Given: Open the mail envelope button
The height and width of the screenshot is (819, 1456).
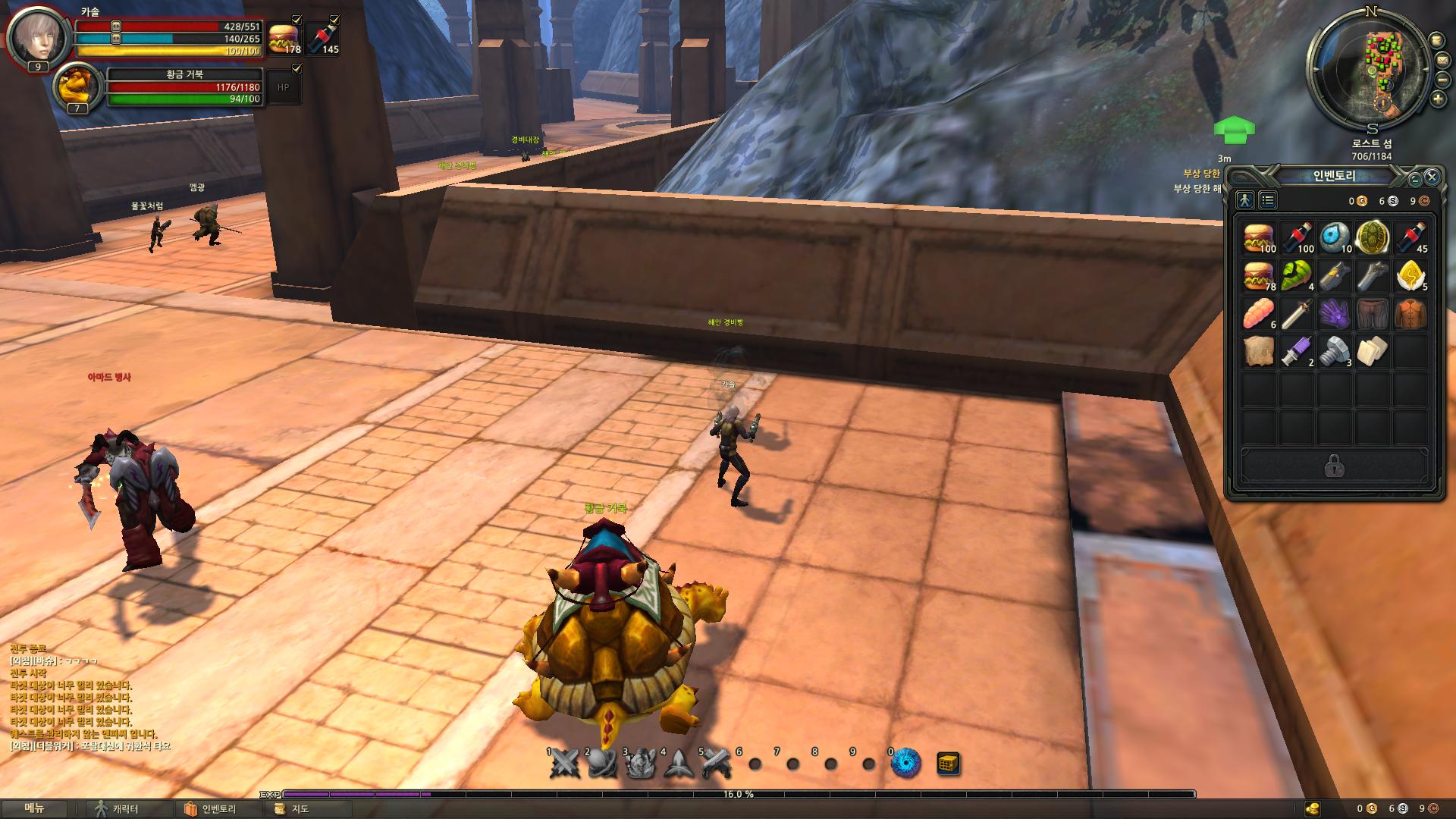Looking at the screenshot, I should click(x=1442, y=60).
